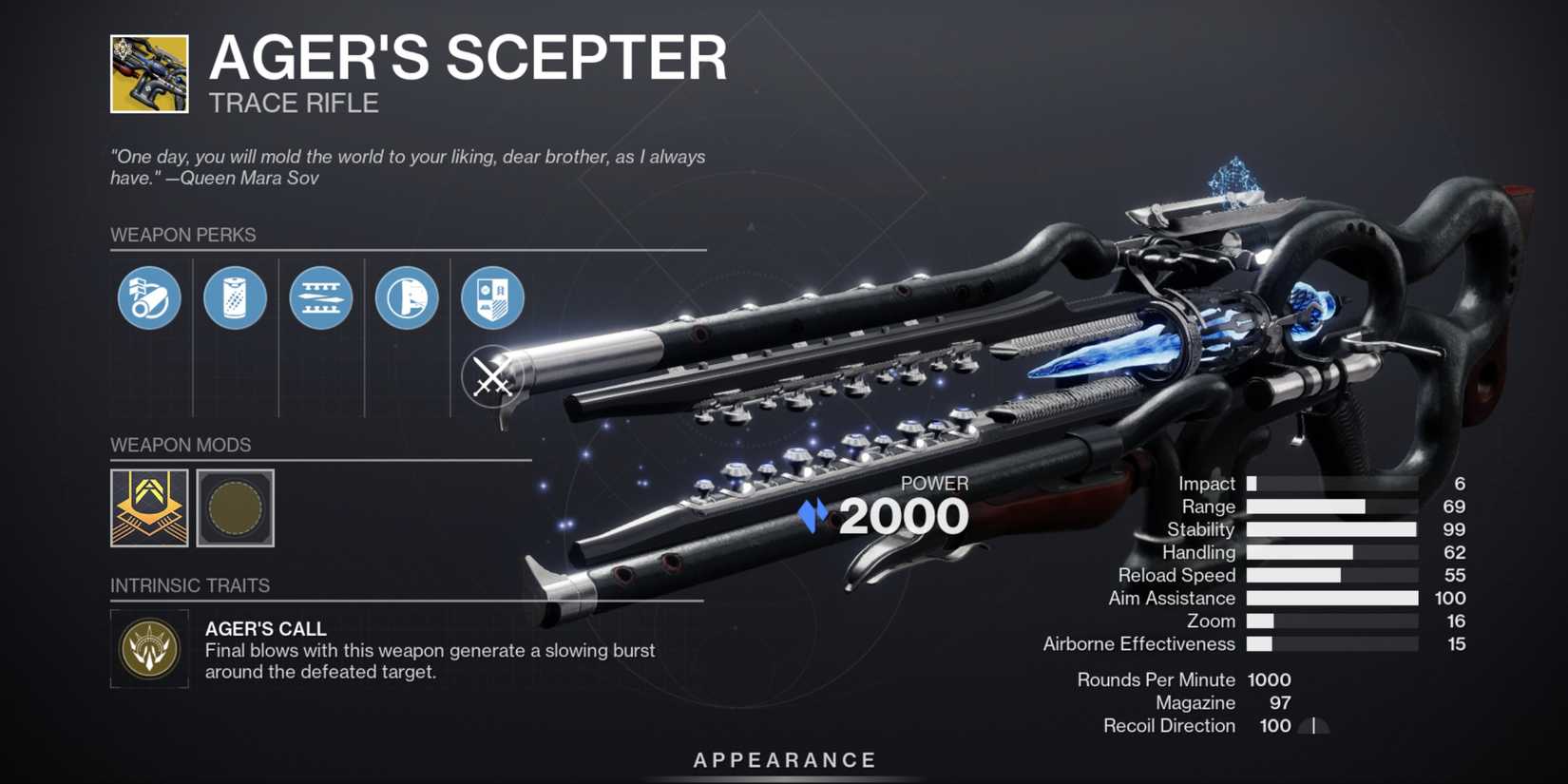This screenshot has height=784, width=1568.
Task: Expand the Weapon Mods section header
Action: pos(180,445)
